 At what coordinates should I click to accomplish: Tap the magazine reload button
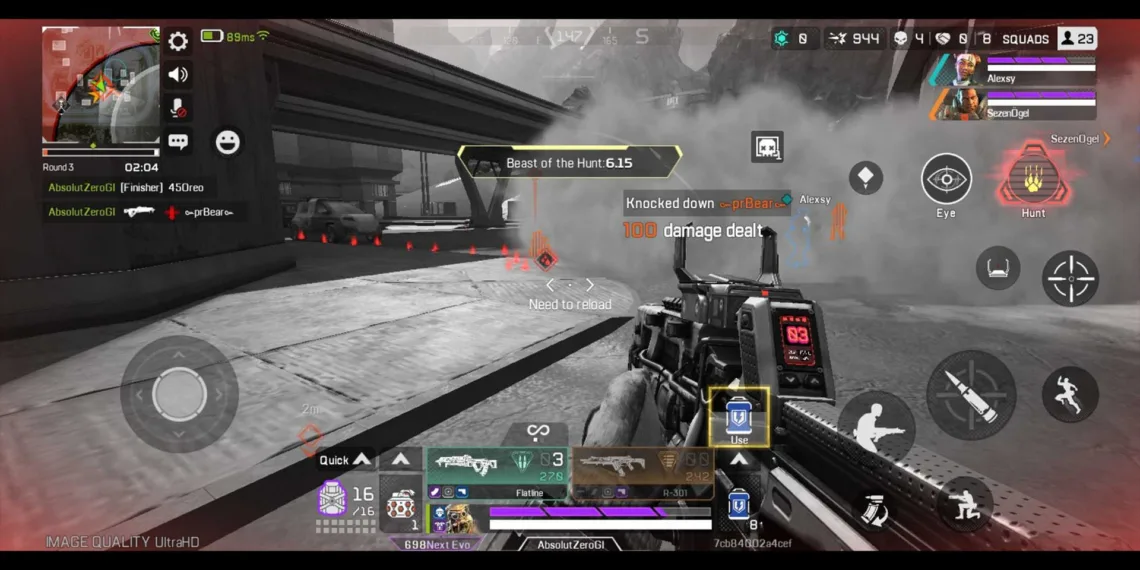coord(871,509)
